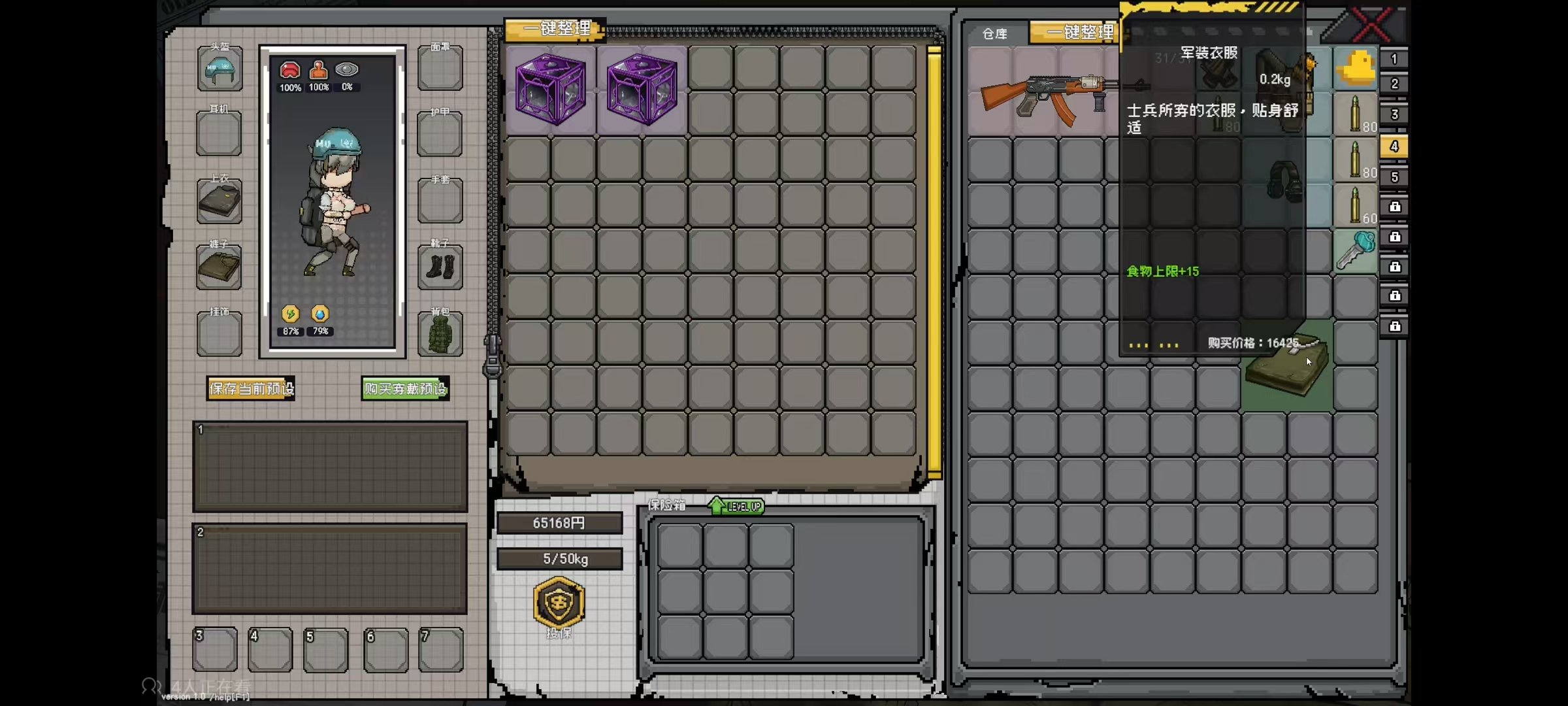Open the 仓库 warehouse tab
The width and height of the screenshot is (1568, 706).
994,34
